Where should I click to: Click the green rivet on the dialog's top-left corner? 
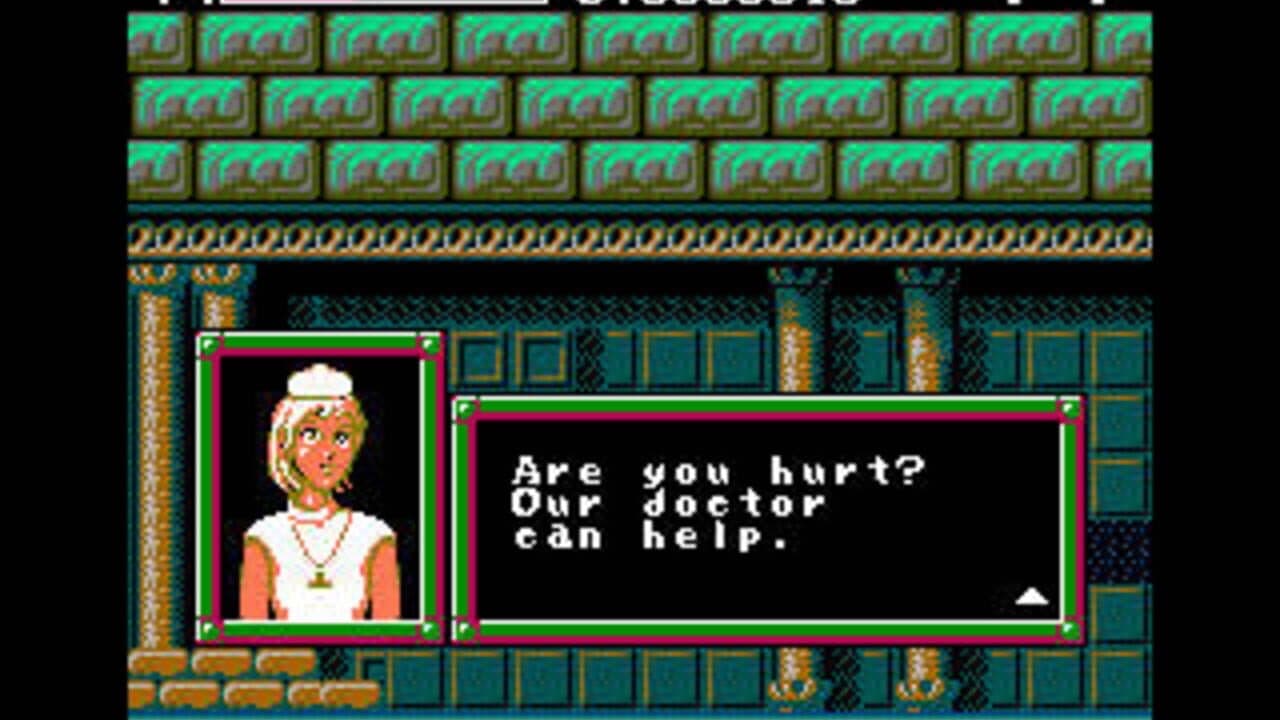466,410
